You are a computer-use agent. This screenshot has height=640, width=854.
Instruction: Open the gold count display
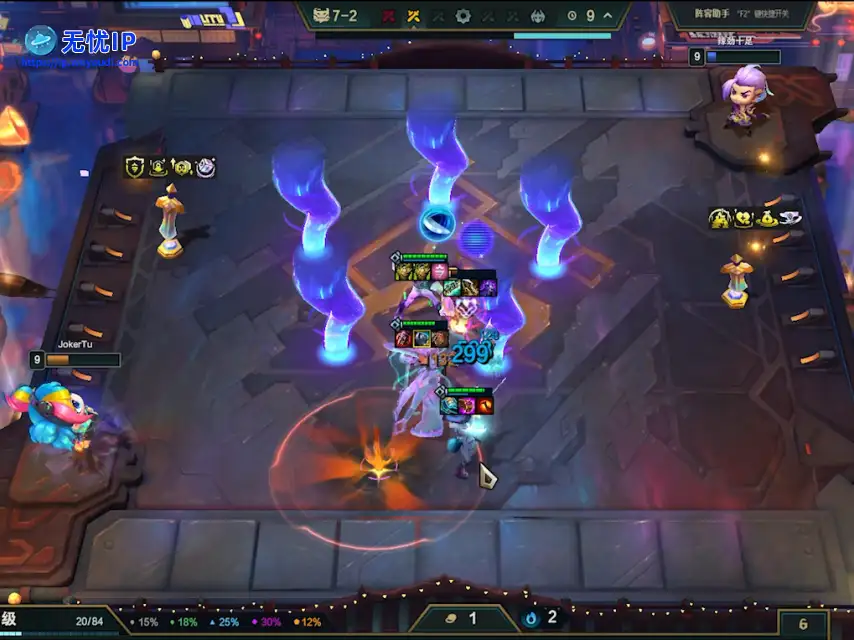464,619
